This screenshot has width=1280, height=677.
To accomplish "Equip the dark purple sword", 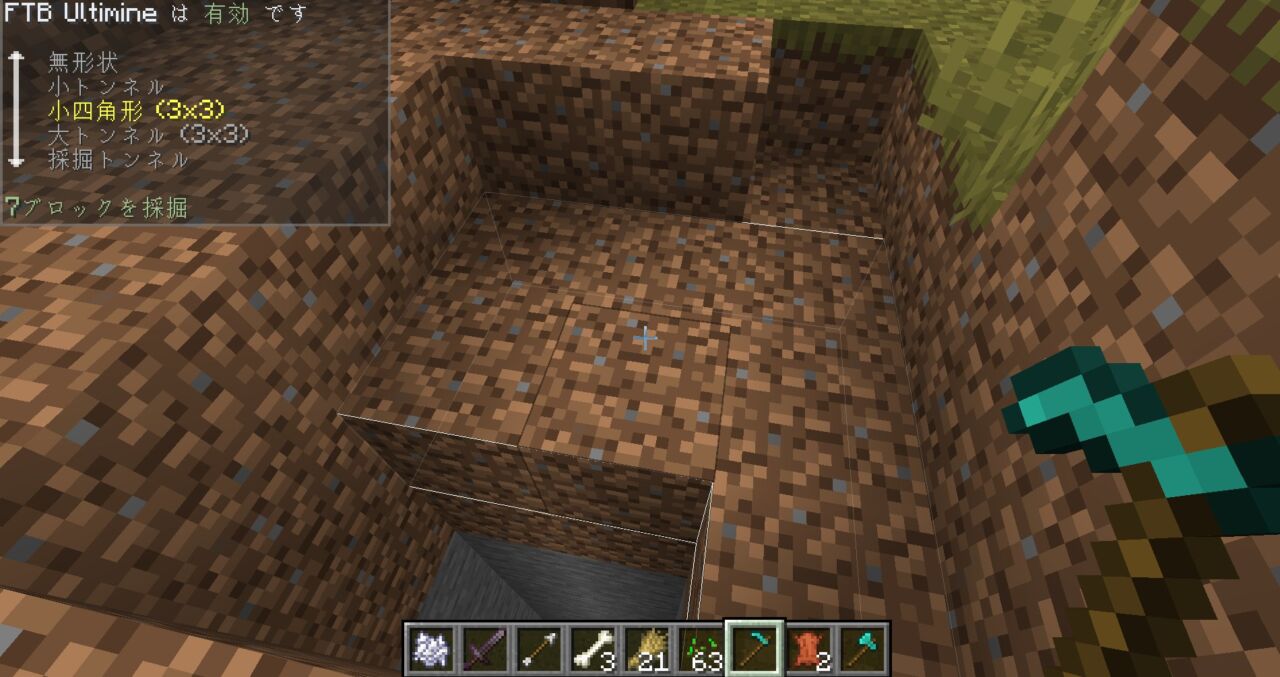I will 486,648.
